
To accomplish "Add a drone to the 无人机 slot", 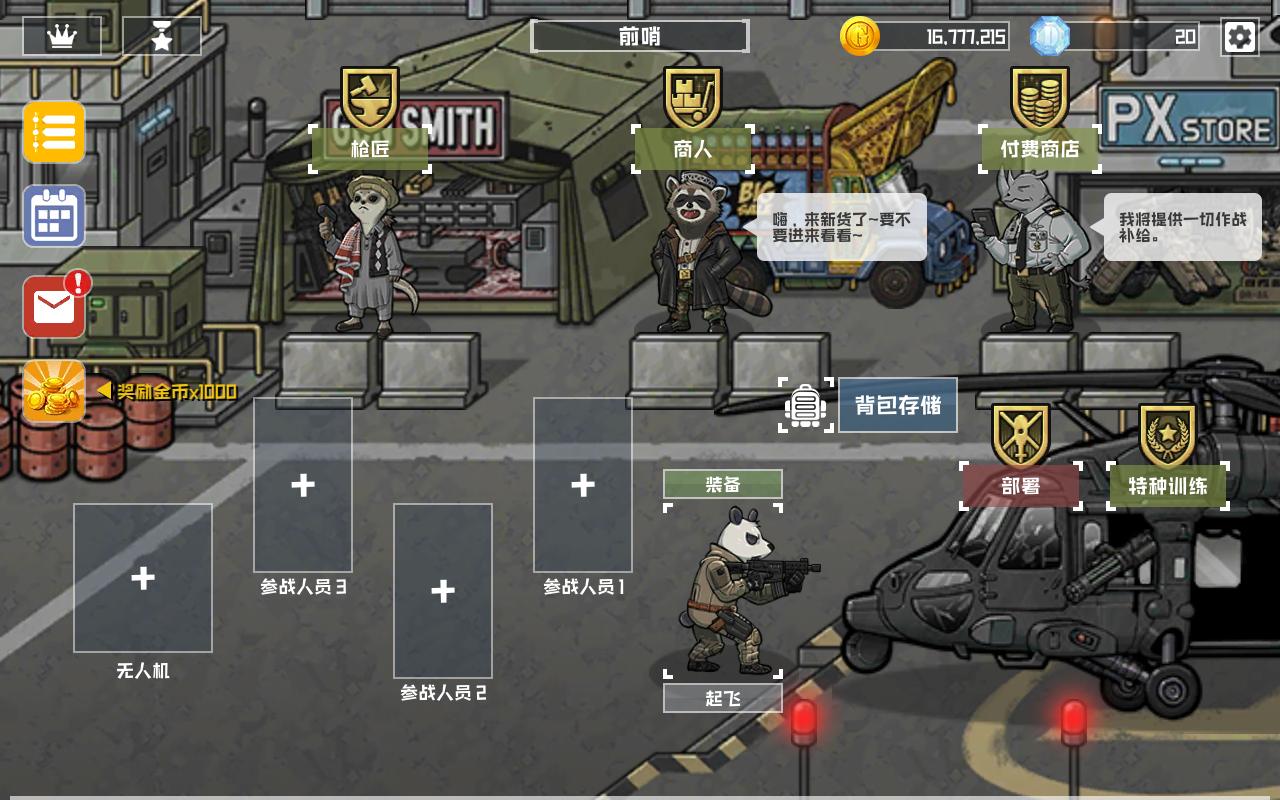I will click(143, 577).
